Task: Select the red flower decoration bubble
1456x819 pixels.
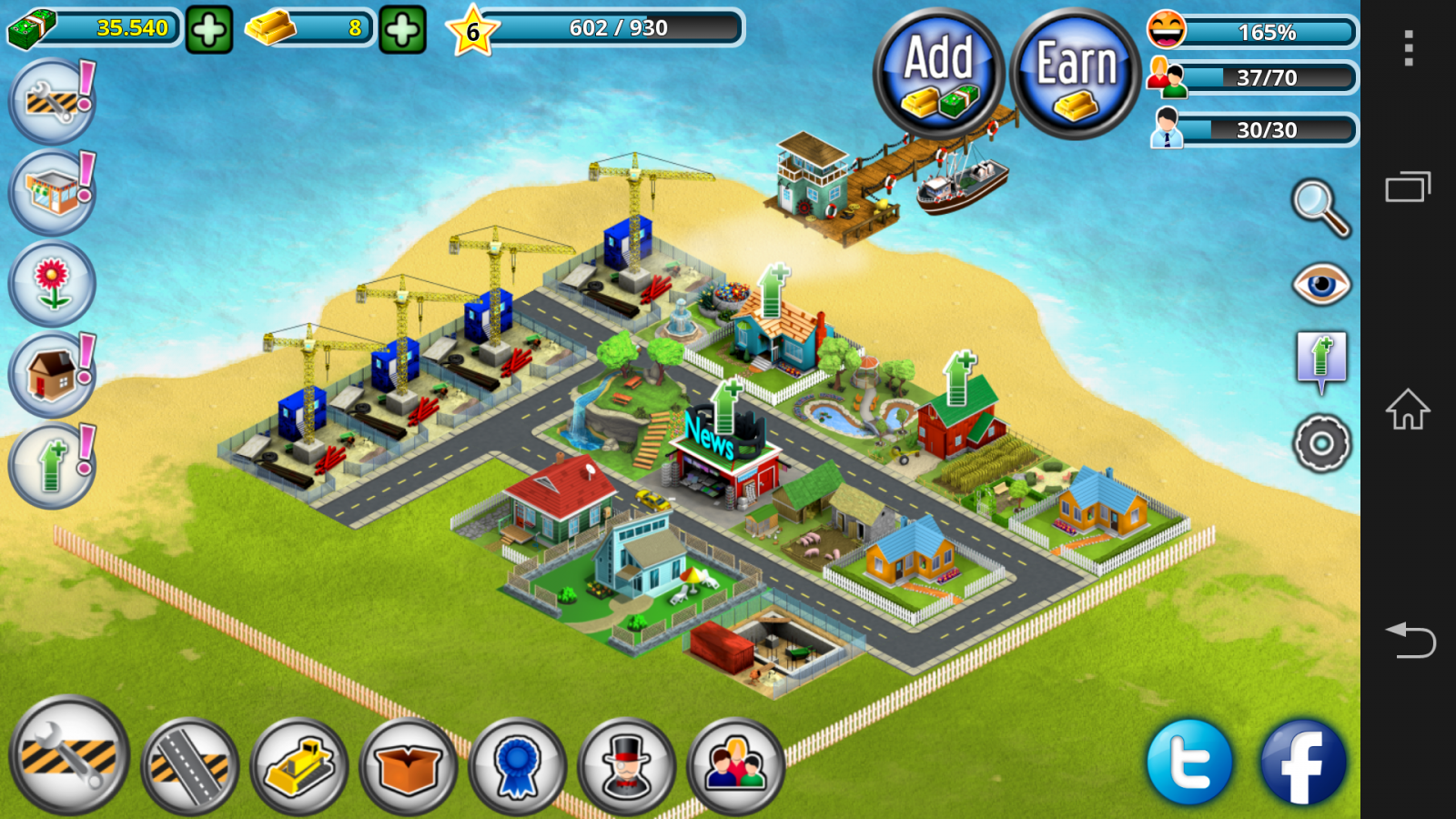Action: pyautogui.click(x=52, y=284)
